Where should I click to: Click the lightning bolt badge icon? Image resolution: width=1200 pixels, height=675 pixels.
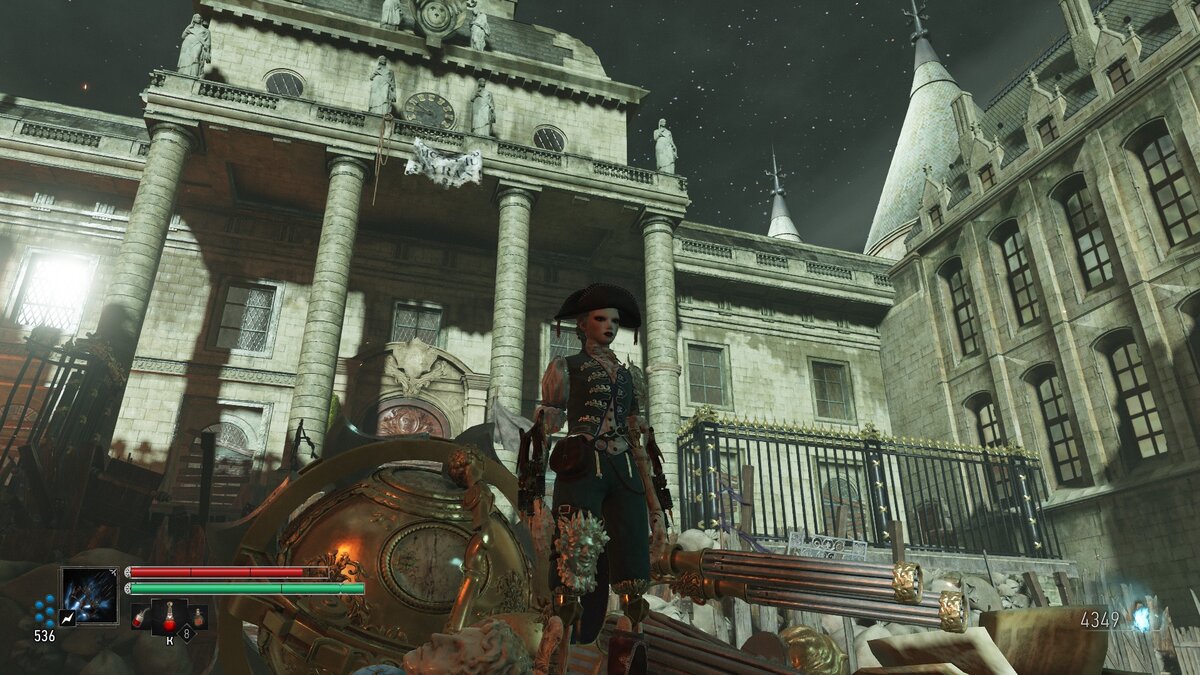pyautogui.click(x=66, y=619)
